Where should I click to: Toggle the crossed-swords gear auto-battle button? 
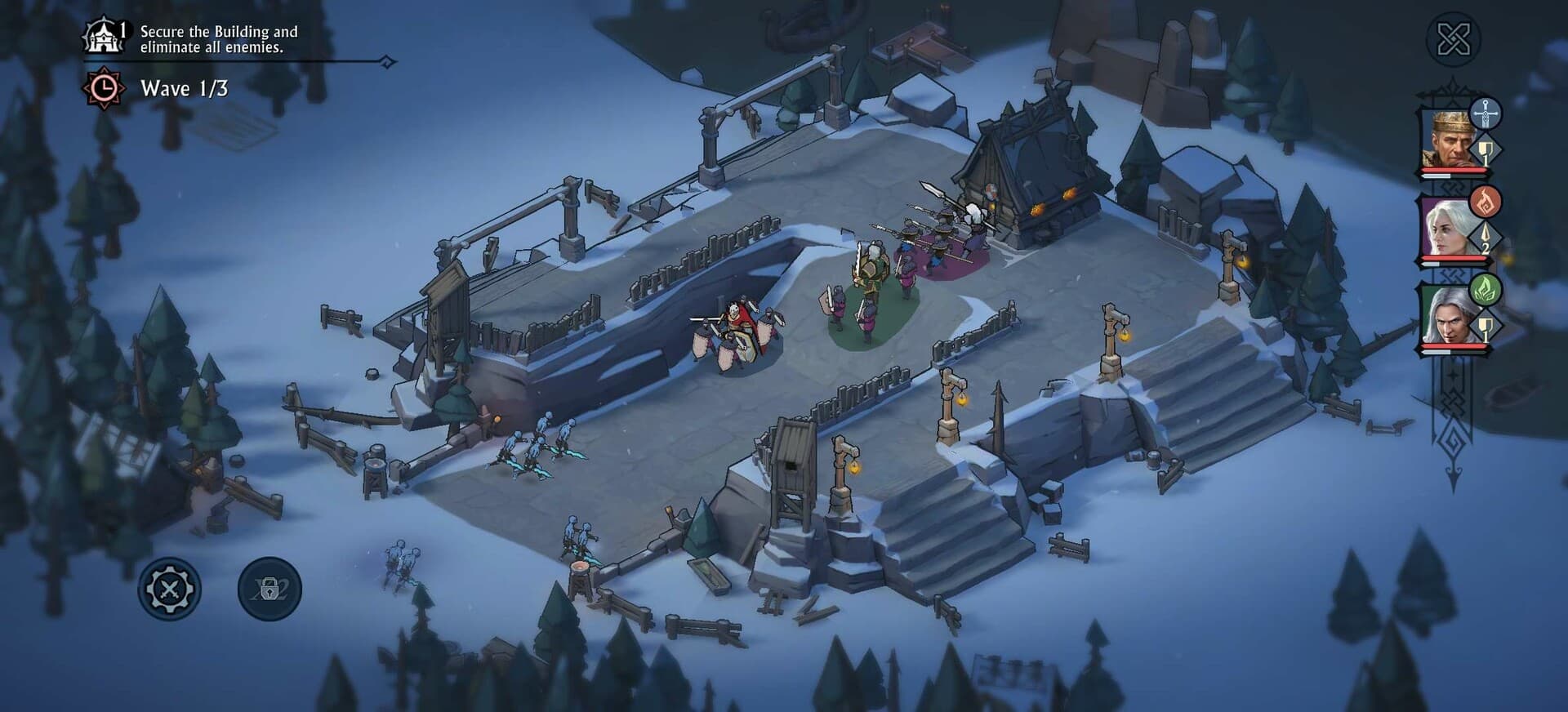tap(169, 589)
